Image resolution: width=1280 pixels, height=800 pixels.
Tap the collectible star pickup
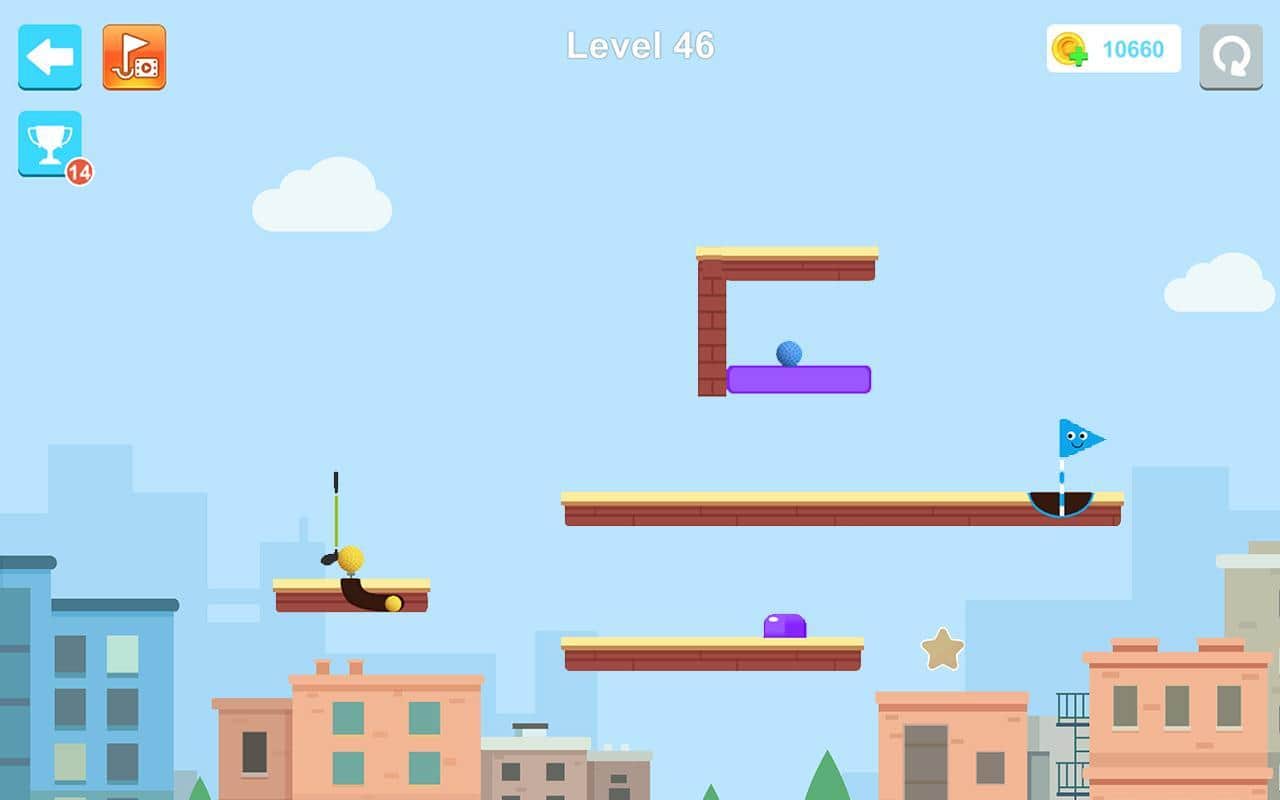941,651
